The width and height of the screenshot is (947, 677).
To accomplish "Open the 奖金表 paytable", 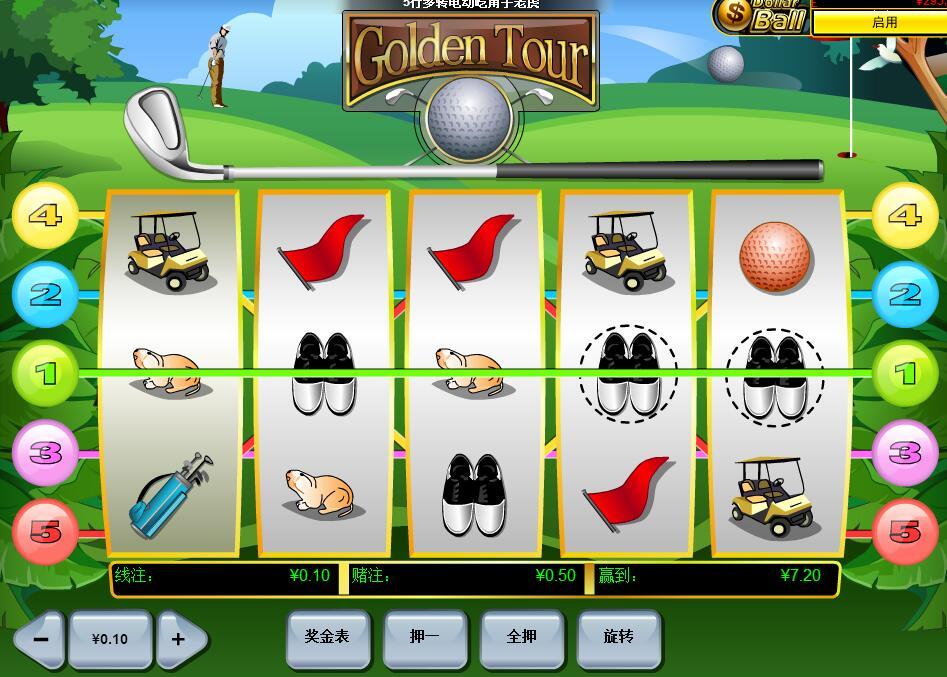I will pos(327,637).
